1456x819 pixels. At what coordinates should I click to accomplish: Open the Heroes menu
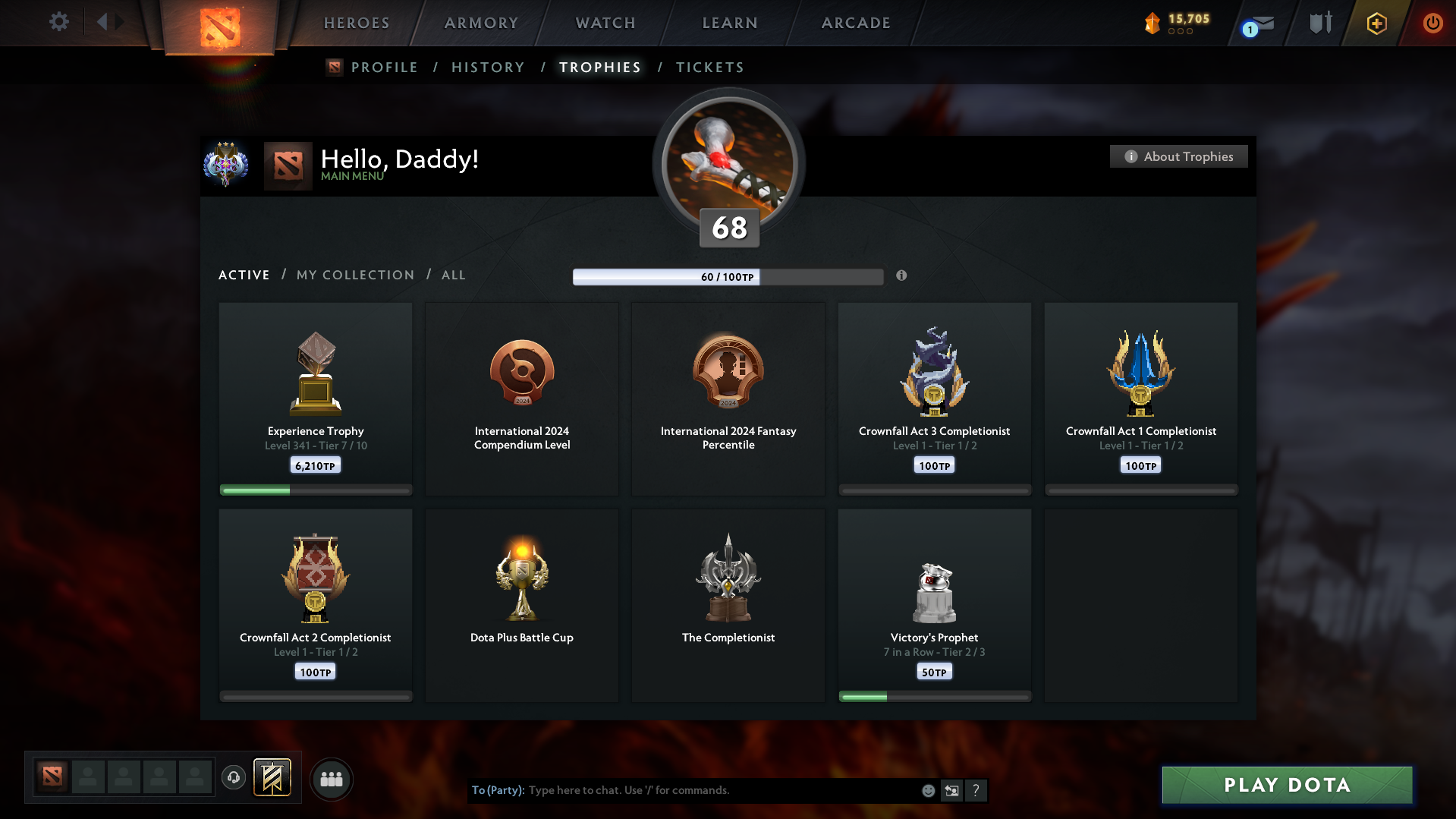click(357, 23)
